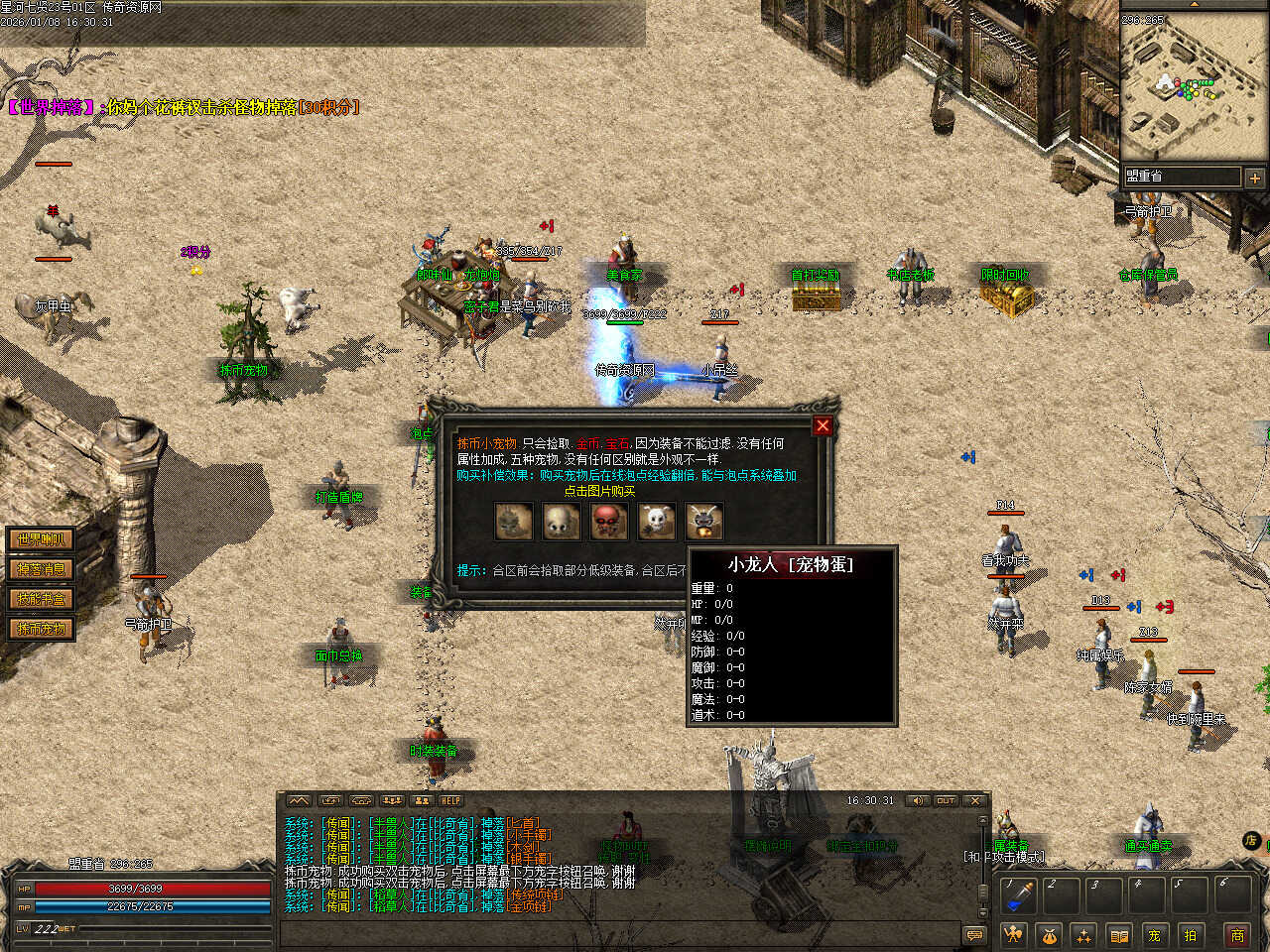
Task: Select the first brown beast pet icon
Action: click(513, 522)
